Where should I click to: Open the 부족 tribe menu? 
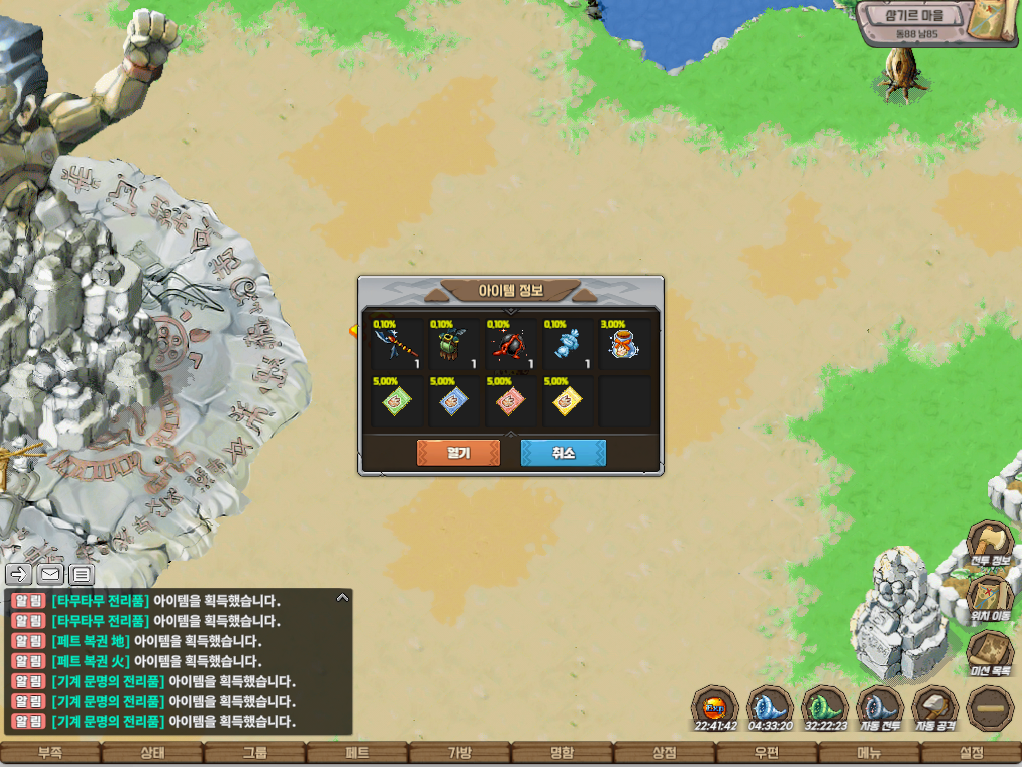click(50, 753)
